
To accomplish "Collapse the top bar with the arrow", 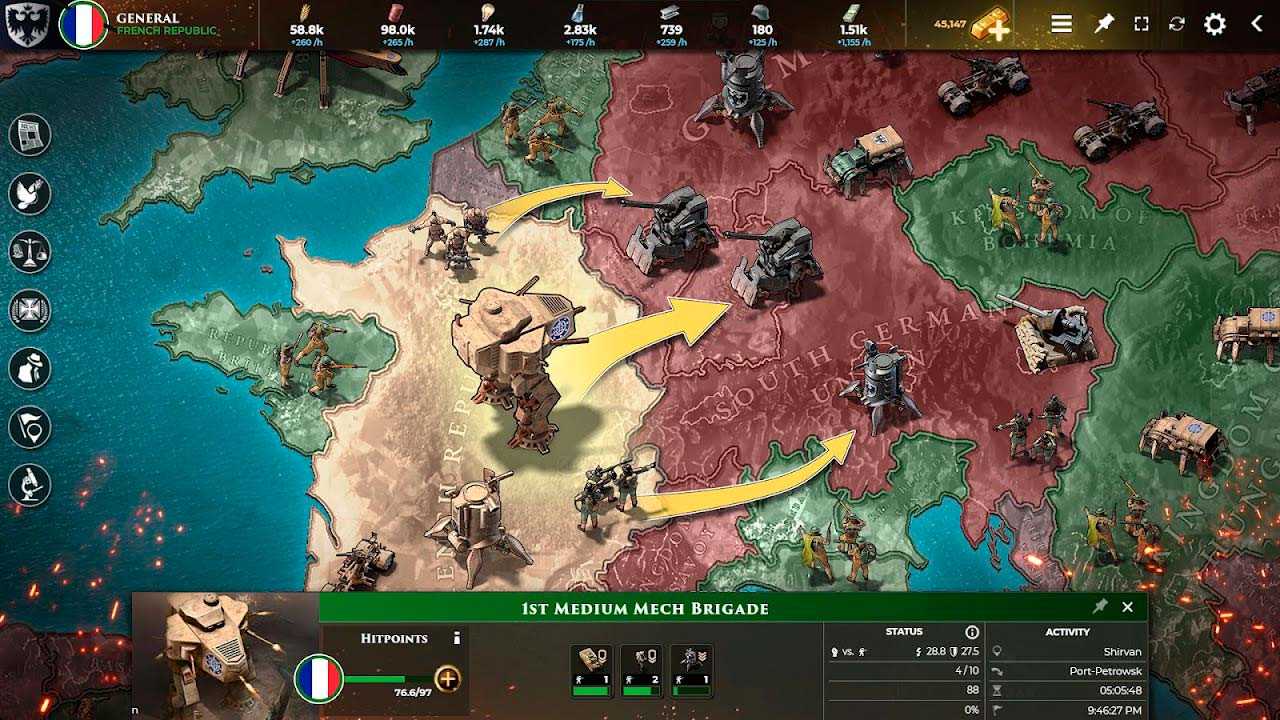I will pyautogui.click(x=1257, y=24).
